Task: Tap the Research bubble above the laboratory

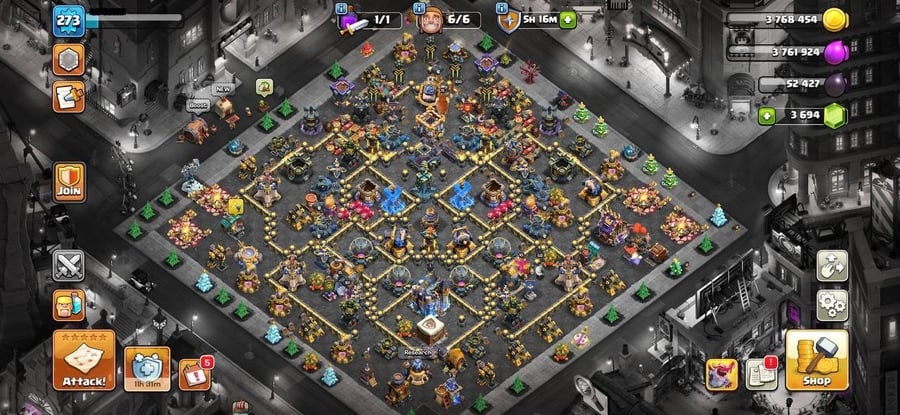Action: (416, 352)
